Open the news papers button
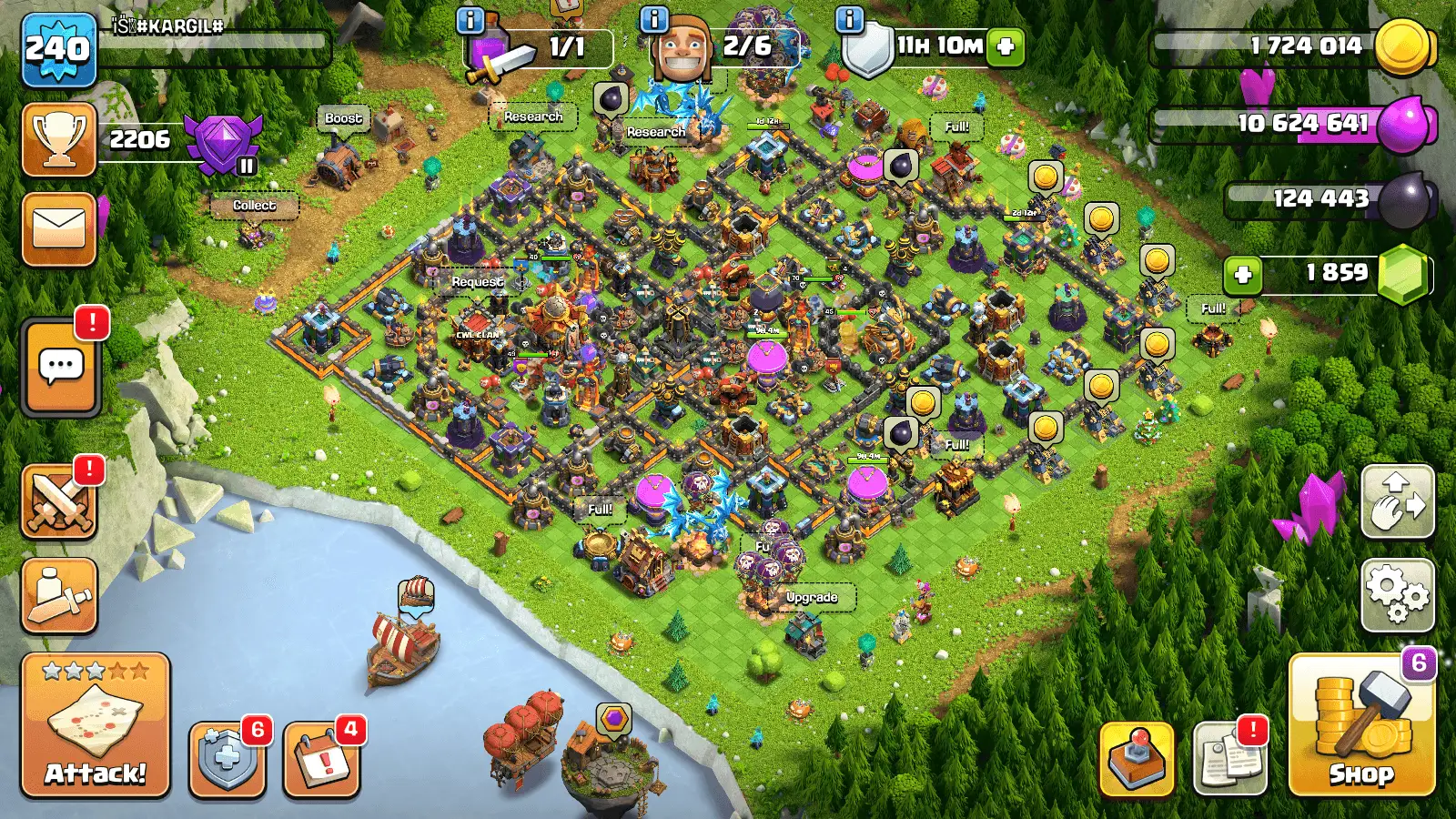The image size is (1456, 819). click(x=1229, y=760)
